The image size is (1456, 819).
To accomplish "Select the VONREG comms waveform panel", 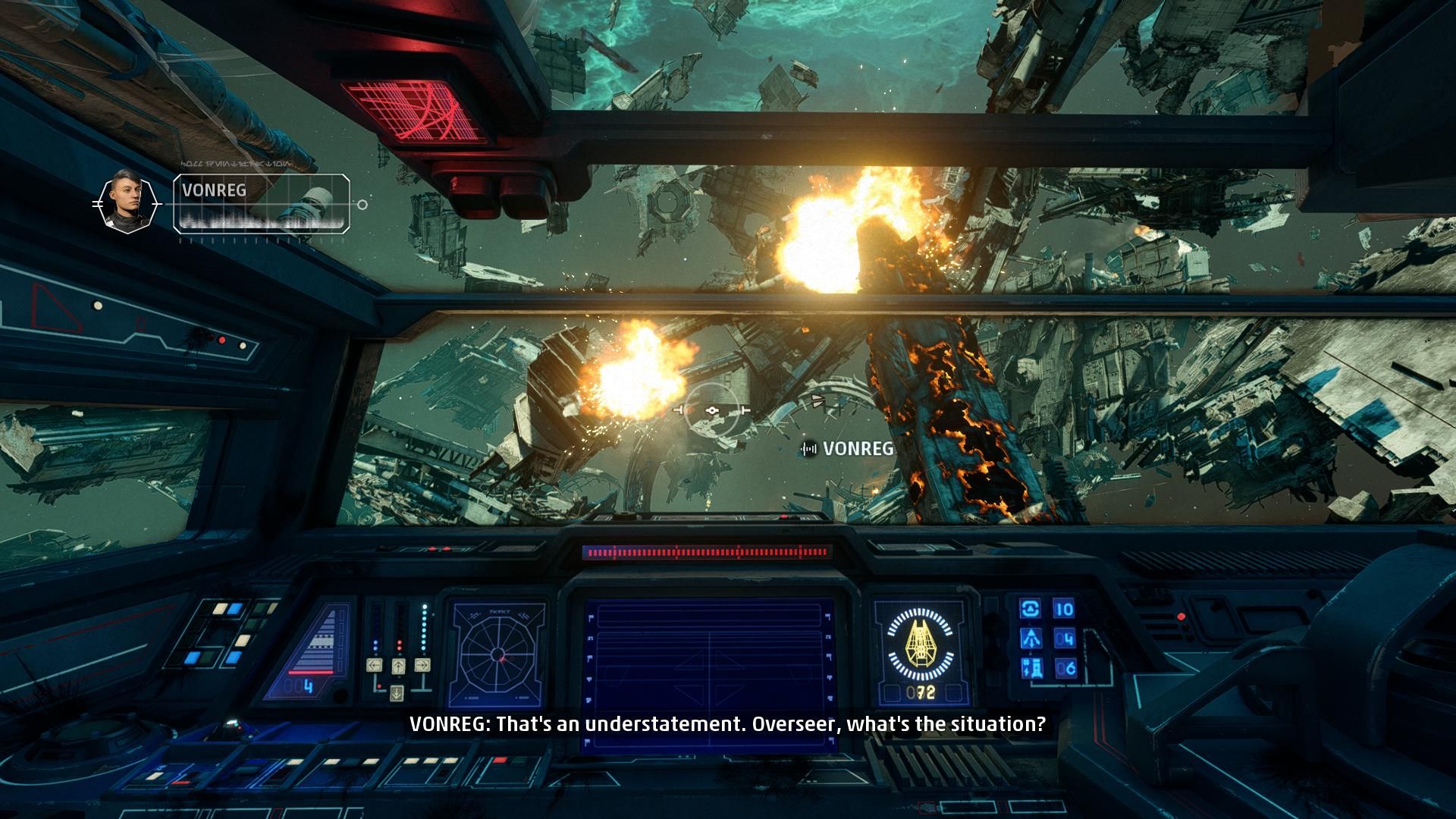I will tap(262, 203).
